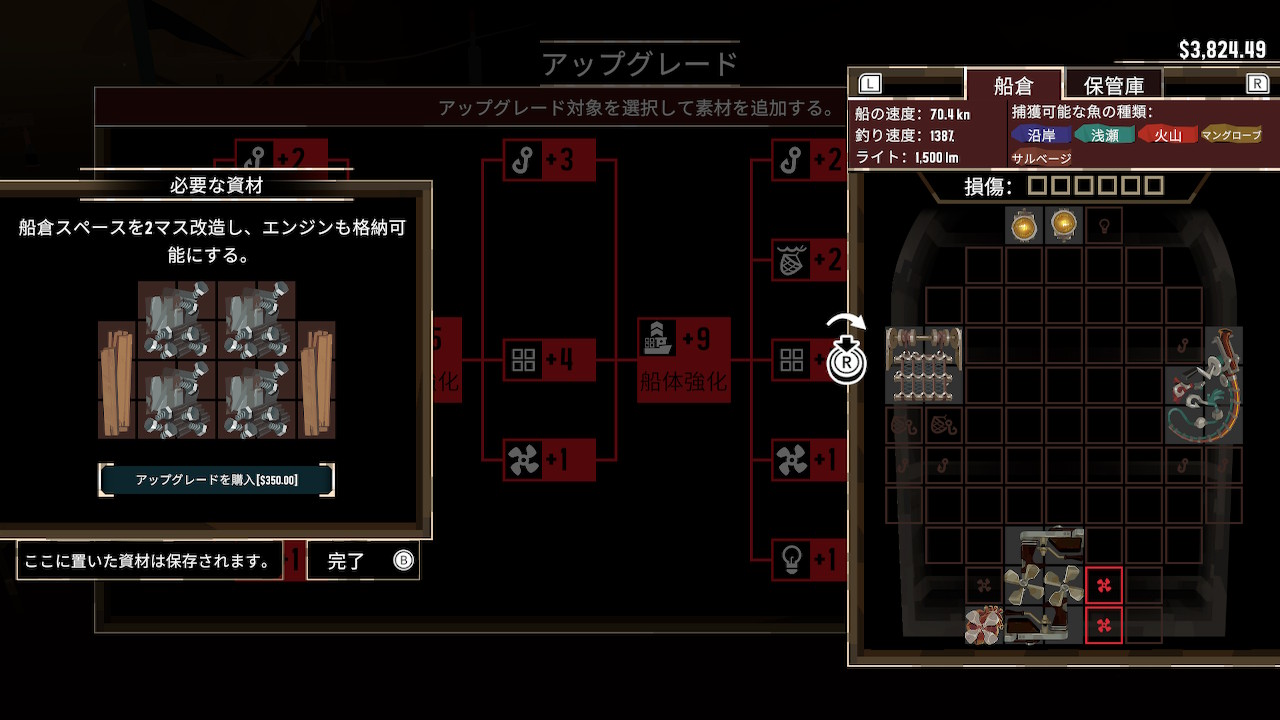Select the 船体強化 +9 hull upgrade node

(x=684, y=358)
